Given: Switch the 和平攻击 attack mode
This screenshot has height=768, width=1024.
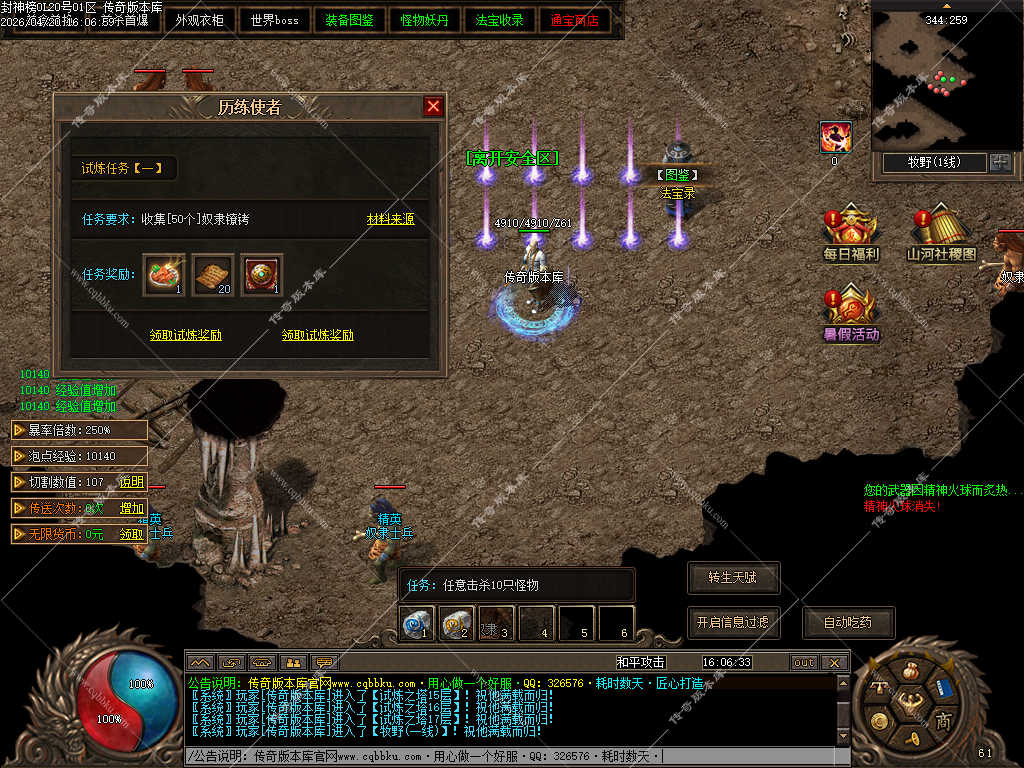Looking at the screenshot, I should coord(641,662).
